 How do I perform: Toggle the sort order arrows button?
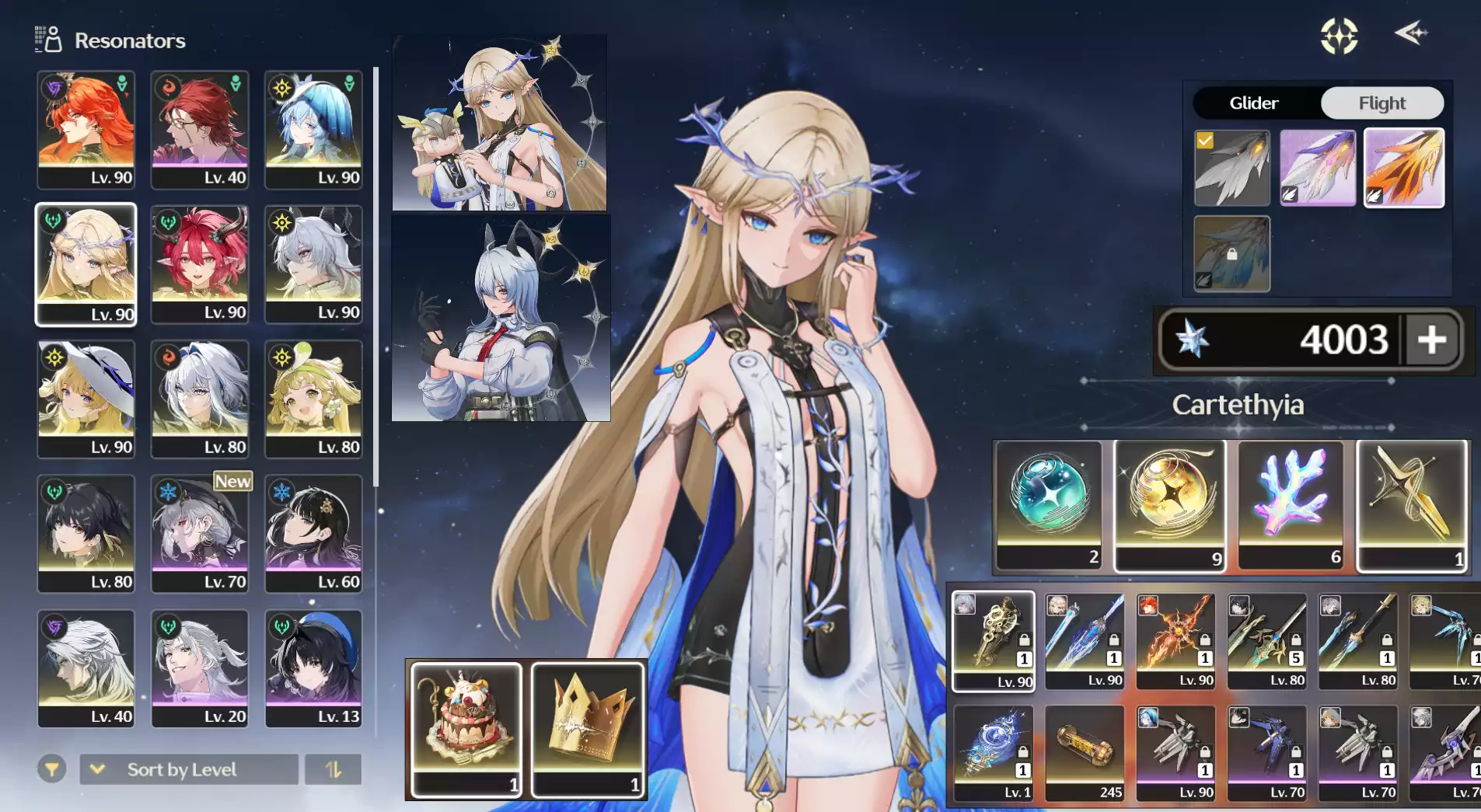tap(333, 769)
